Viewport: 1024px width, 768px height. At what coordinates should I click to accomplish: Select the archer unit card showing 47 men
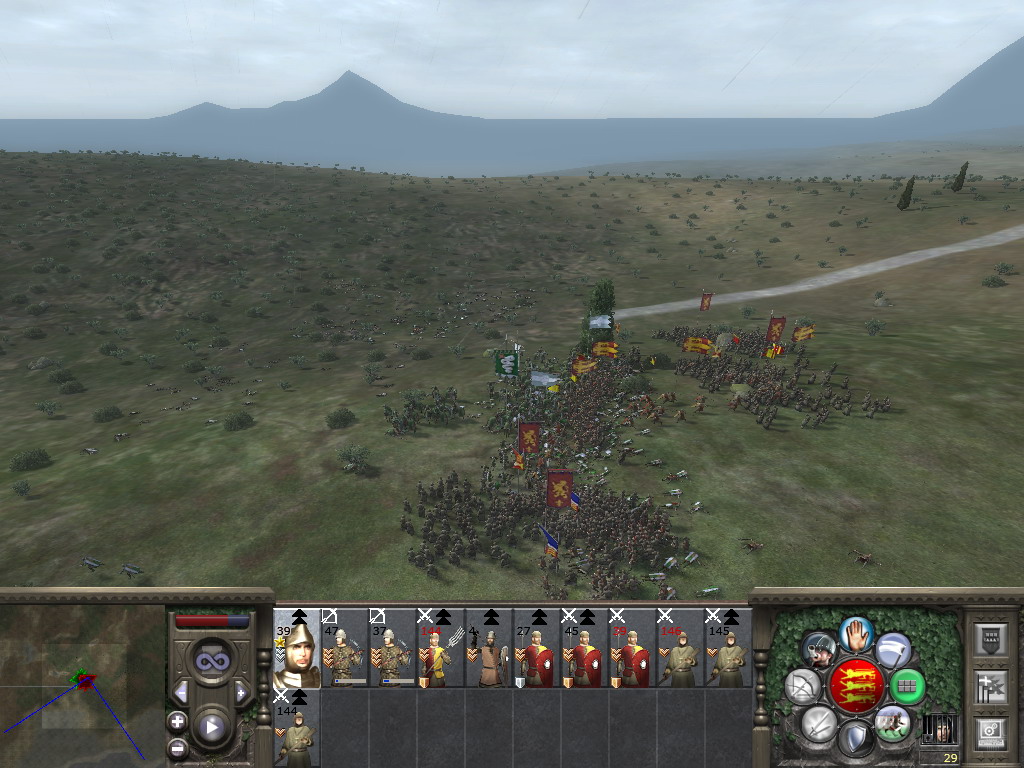(345, 648)
